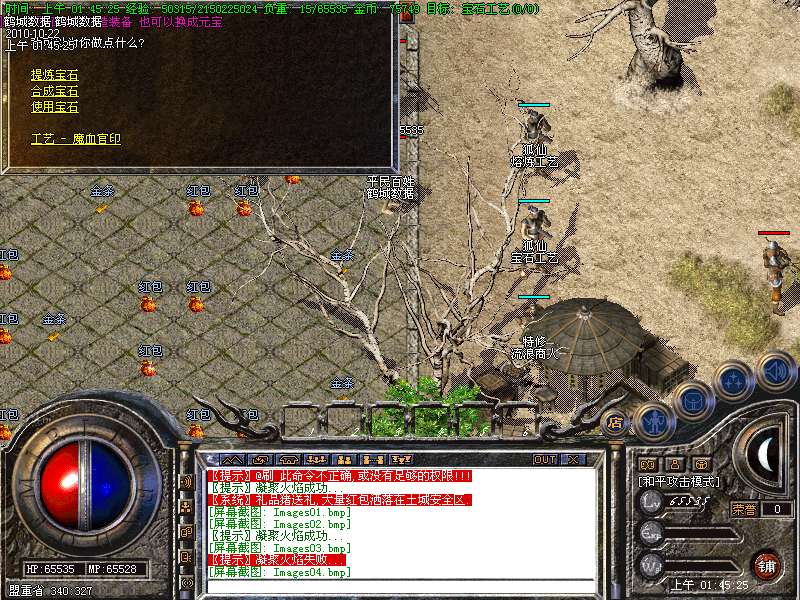
Task: Pick the 使用宝石 dialogue option
Action: (54, 107)
